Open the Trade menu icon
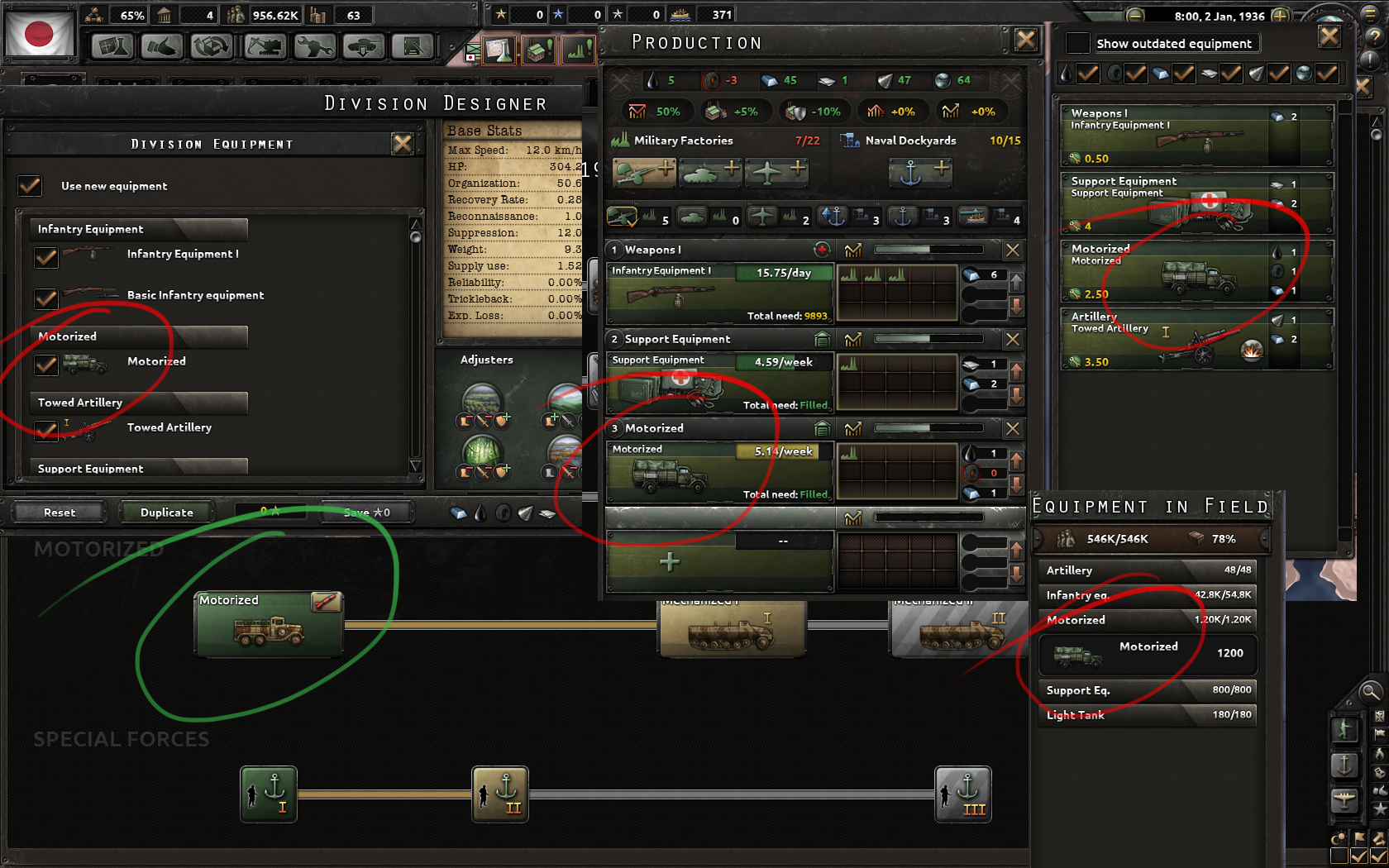Screen dimensions: 1389x868 click(212, 47)
